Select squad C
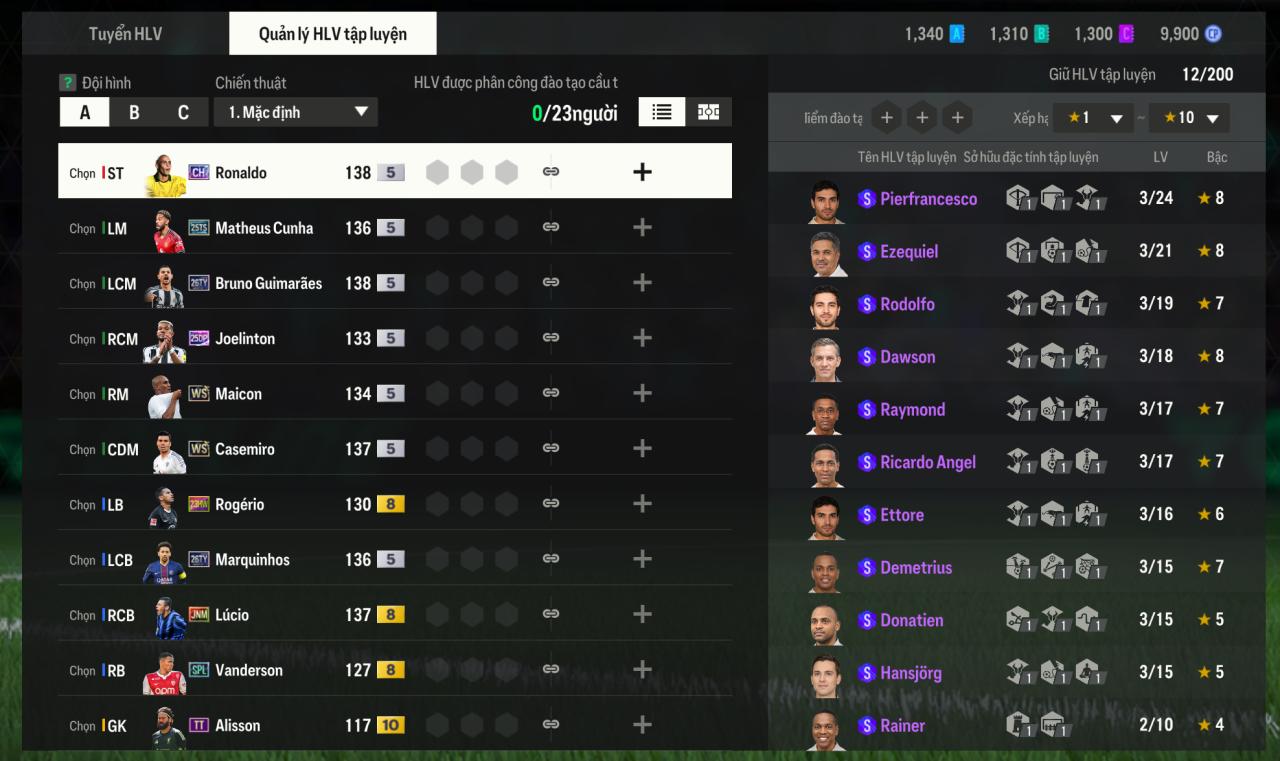Viewport: 1280px width, 761px height. pyautogui.click(x=183, y=112)
